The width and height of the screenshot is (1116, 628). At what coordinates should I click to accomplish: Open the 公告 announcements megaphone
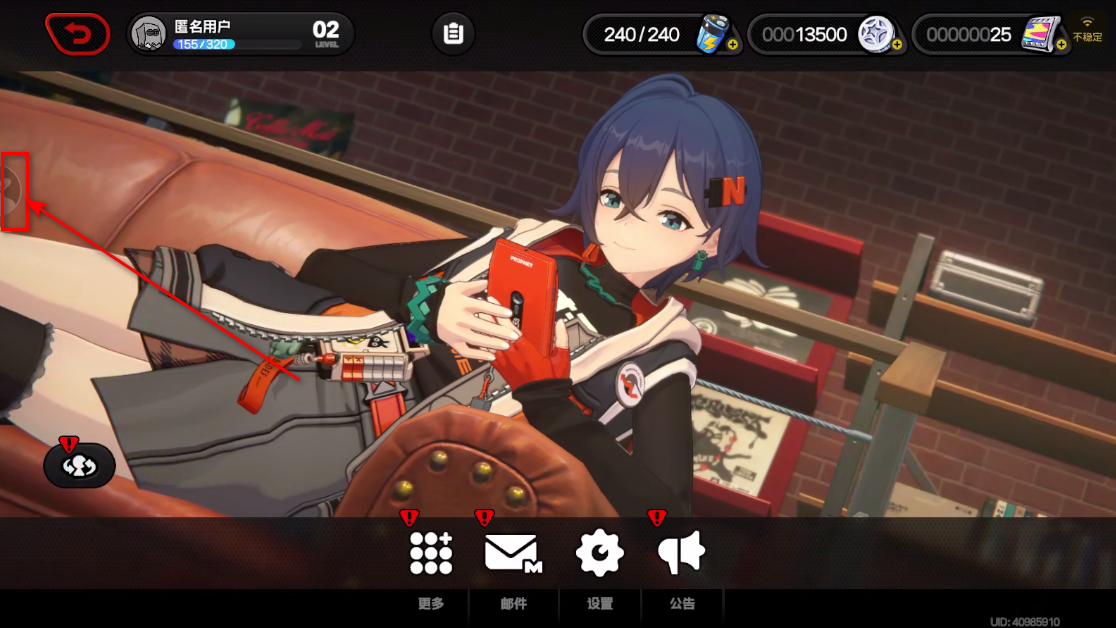[x=682, y=553]
